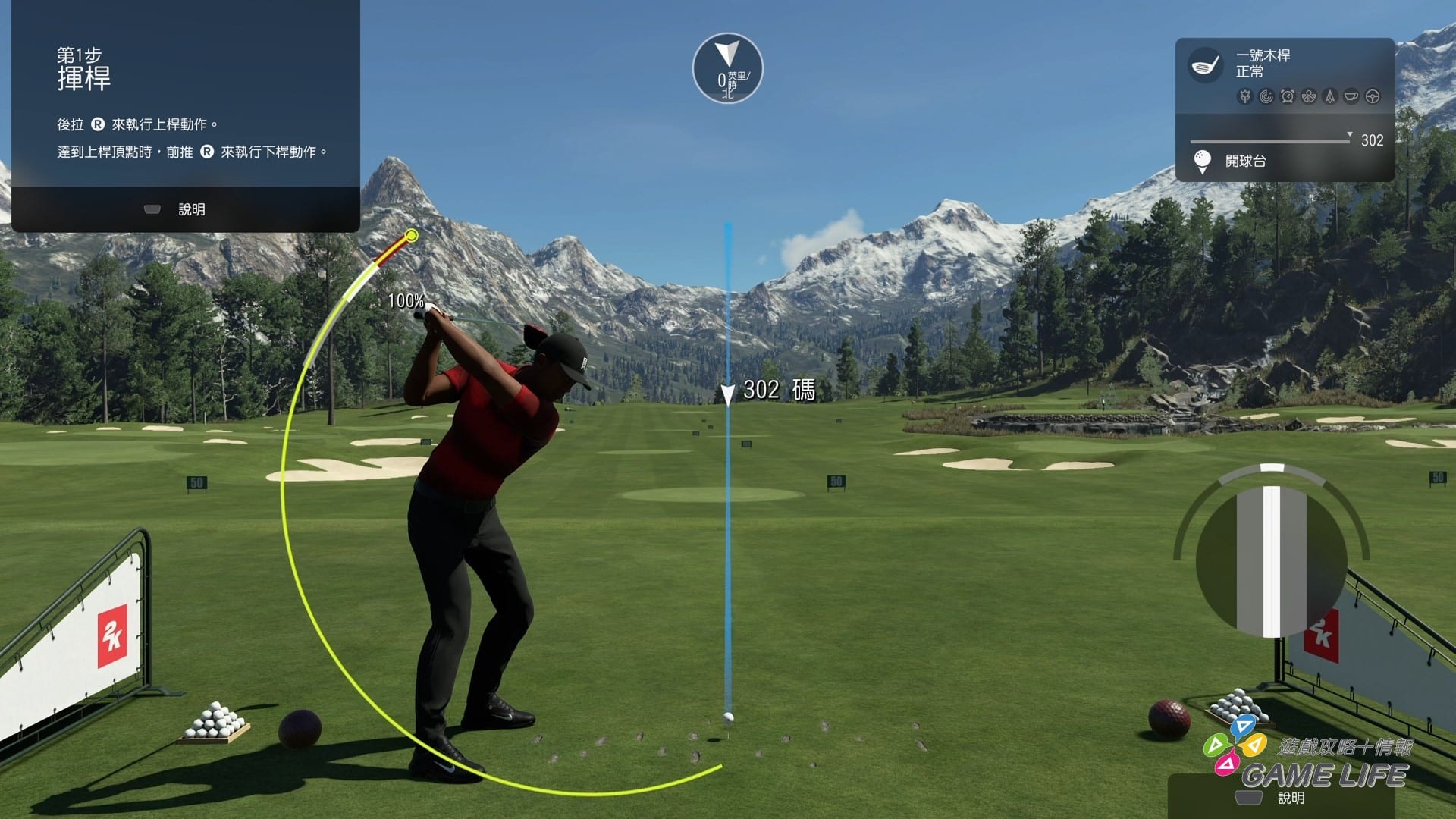Click the golf ball on tee lie icon
The height and width of the screenshot is (819, 1456).
coord(1202,161)
